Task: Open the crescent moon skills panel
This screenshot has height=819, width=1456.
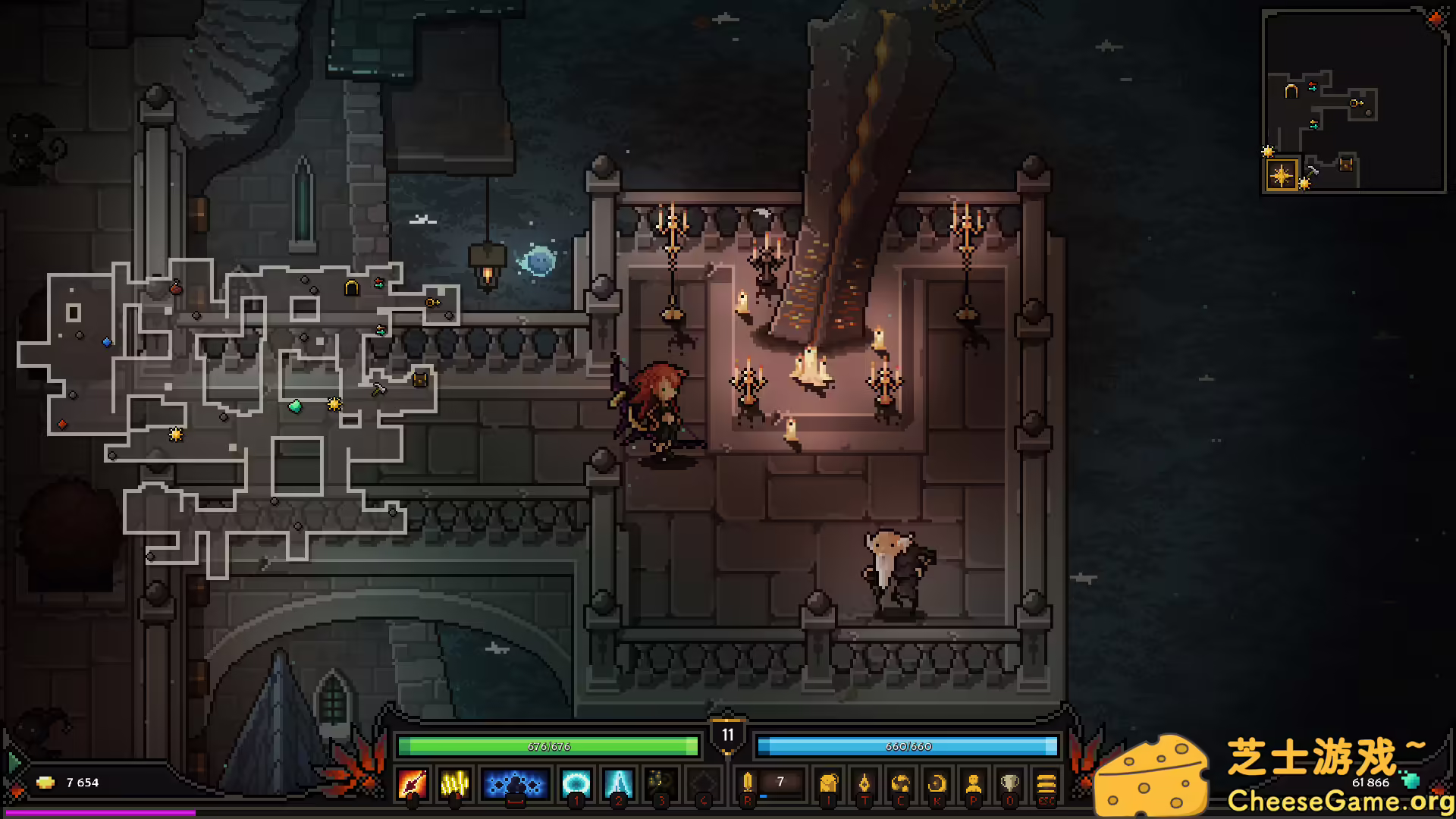Action: point(937,783)
